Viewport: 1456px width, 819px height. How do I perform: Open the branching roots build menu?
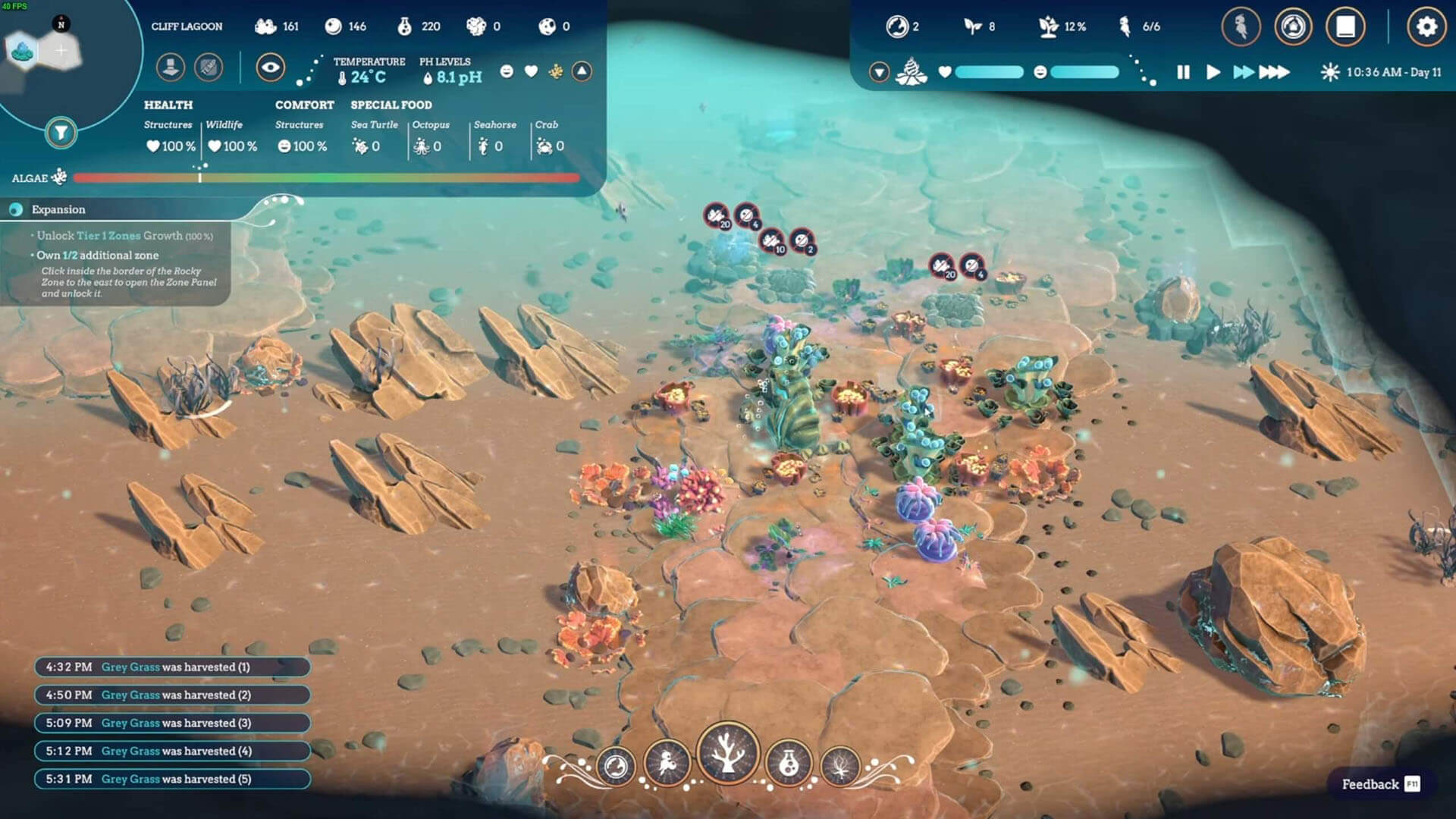(840, 767)
